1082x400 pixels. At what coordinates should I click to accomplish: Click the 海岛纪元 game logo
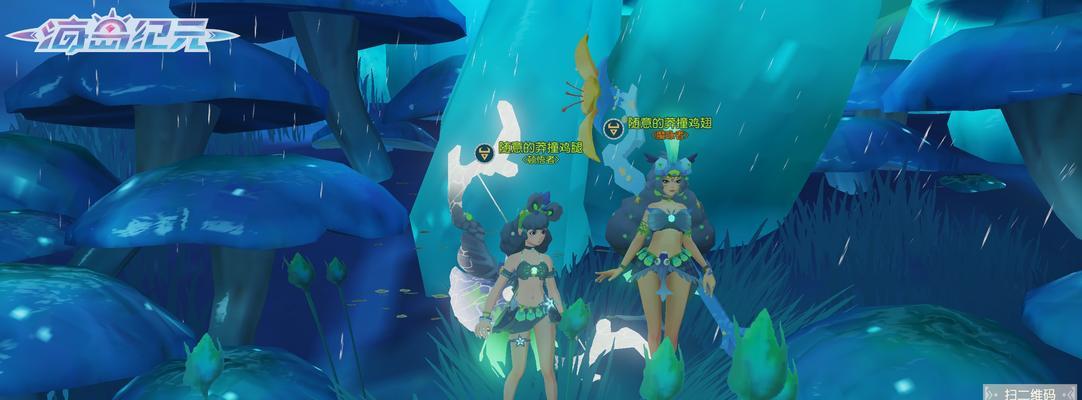tap(122, 38)
